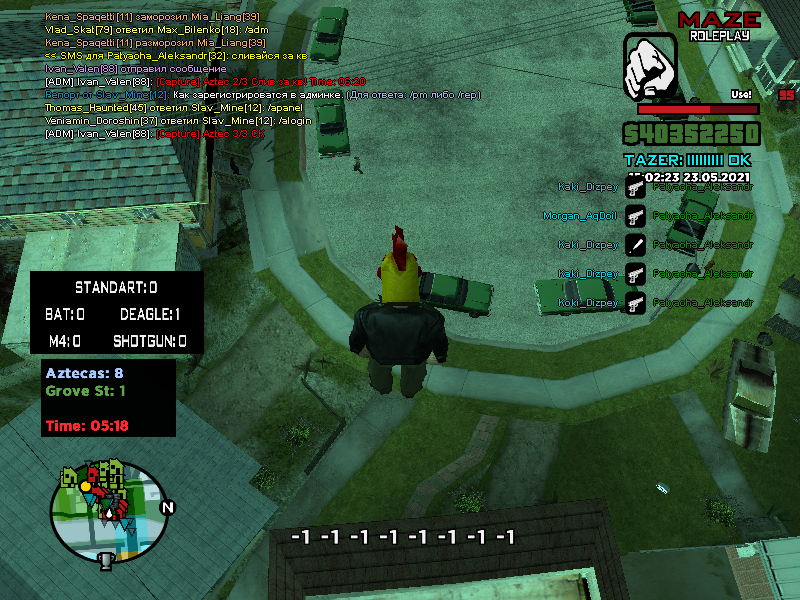Click the Koki_Dizpey kill feed name

coord(588,302)
